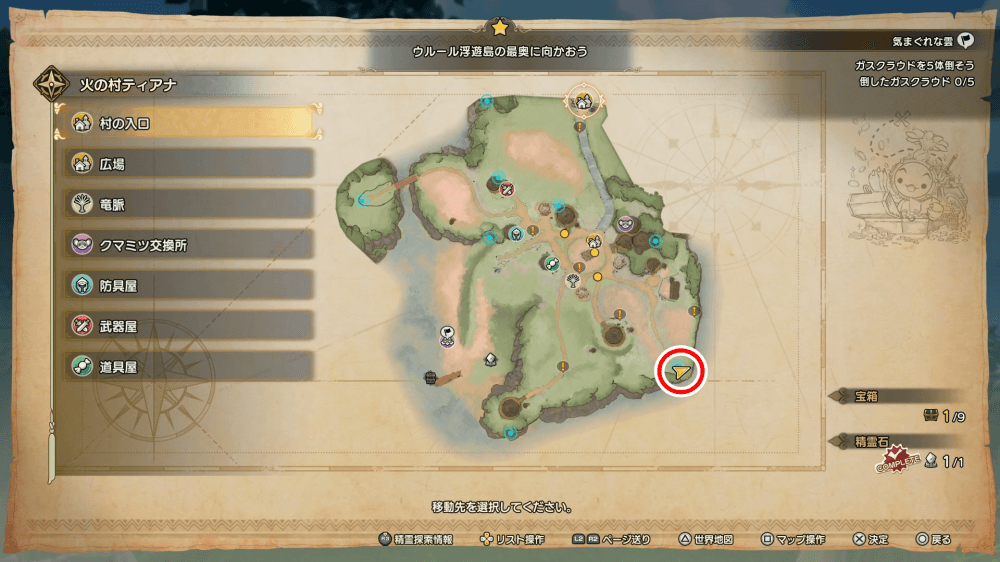Select the treasure chest icon on map
This screenshot has width=1000, height=562.
click(x=432, y=377)
